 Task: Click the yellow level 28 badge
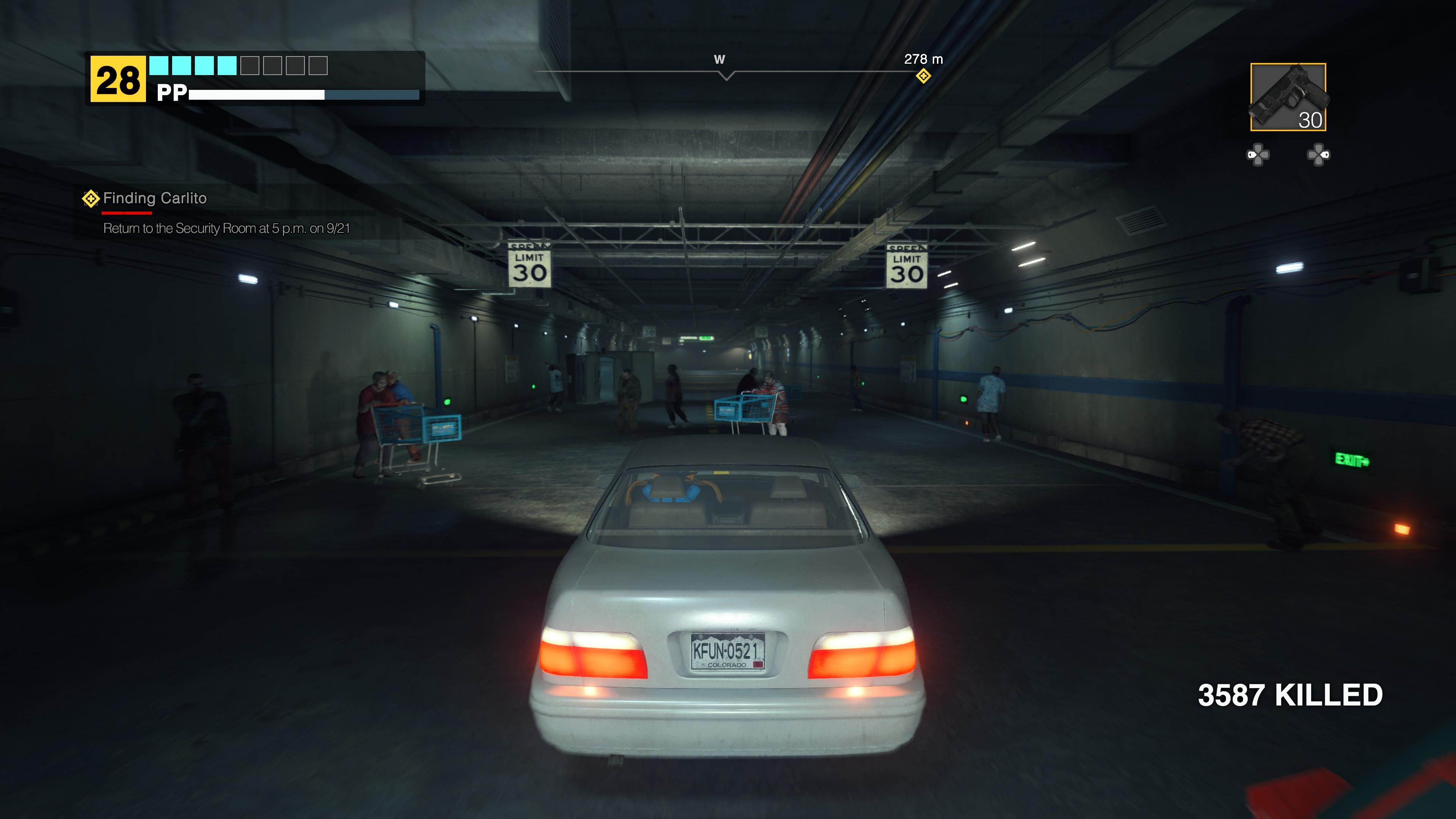point(118,80)
